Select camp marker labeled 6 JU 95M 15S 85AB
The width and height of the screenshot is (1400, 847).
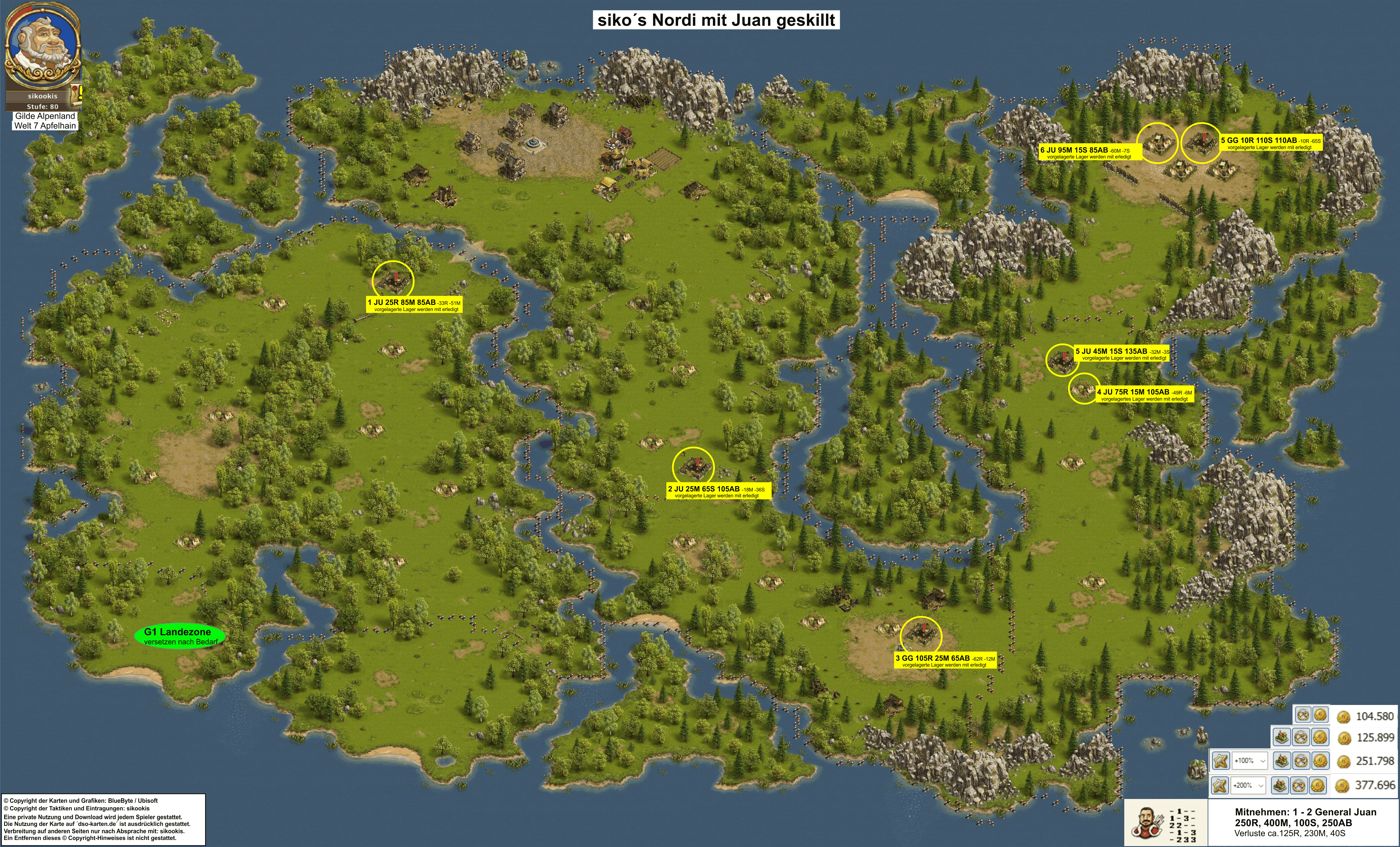click(1157, 143)
